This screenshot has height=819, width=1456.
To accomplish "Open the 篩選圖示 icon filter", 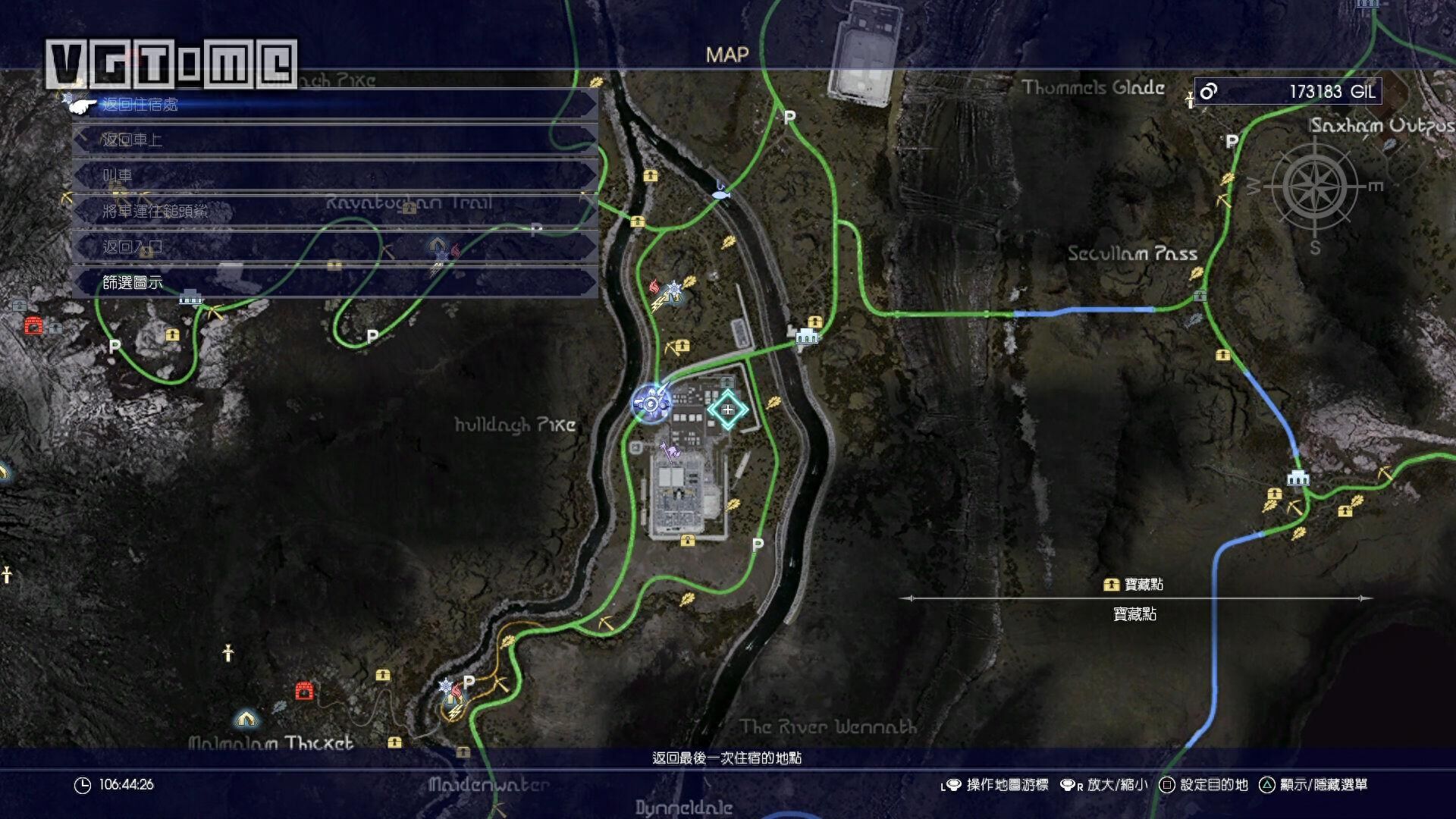I will [x=334, y=283].
